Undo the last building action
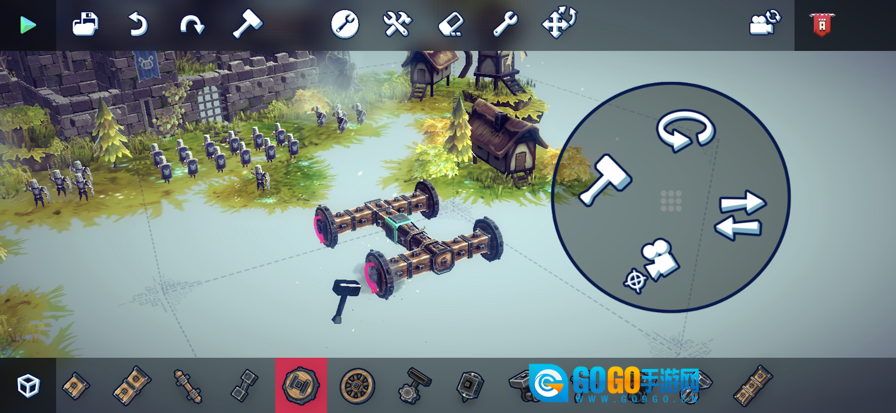The width and height of the screenshot is (896, 413). (138, 24)
